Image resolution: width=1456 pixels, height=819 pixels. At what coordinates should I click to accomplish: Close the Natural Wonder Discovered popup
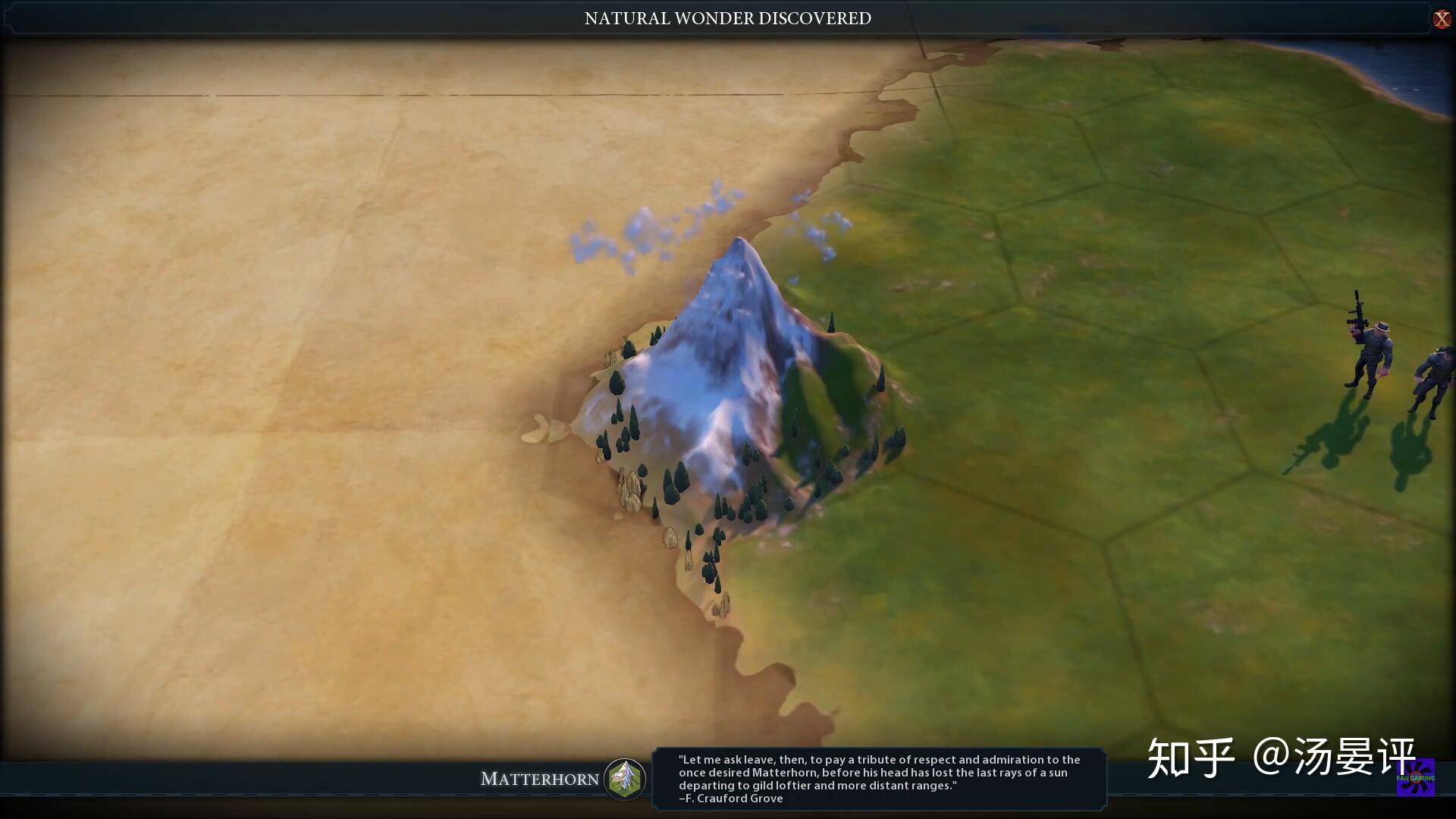[x=1441, y=19]
